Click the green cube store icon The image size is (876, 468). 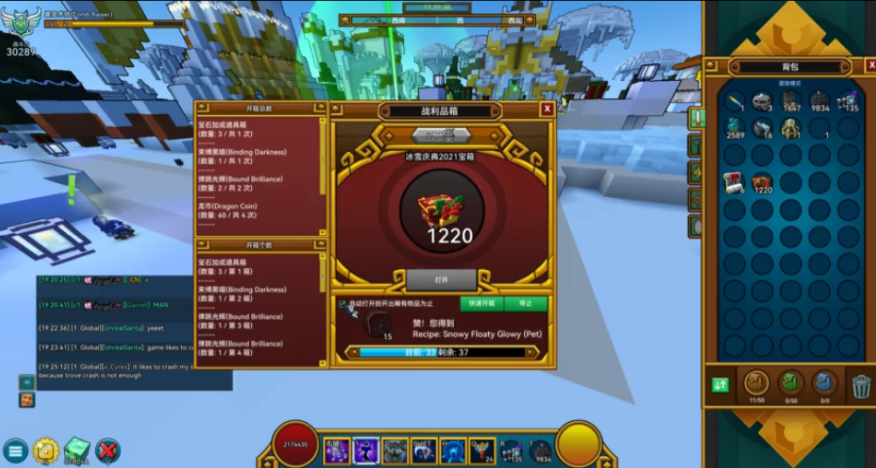[x=77, y=451]
